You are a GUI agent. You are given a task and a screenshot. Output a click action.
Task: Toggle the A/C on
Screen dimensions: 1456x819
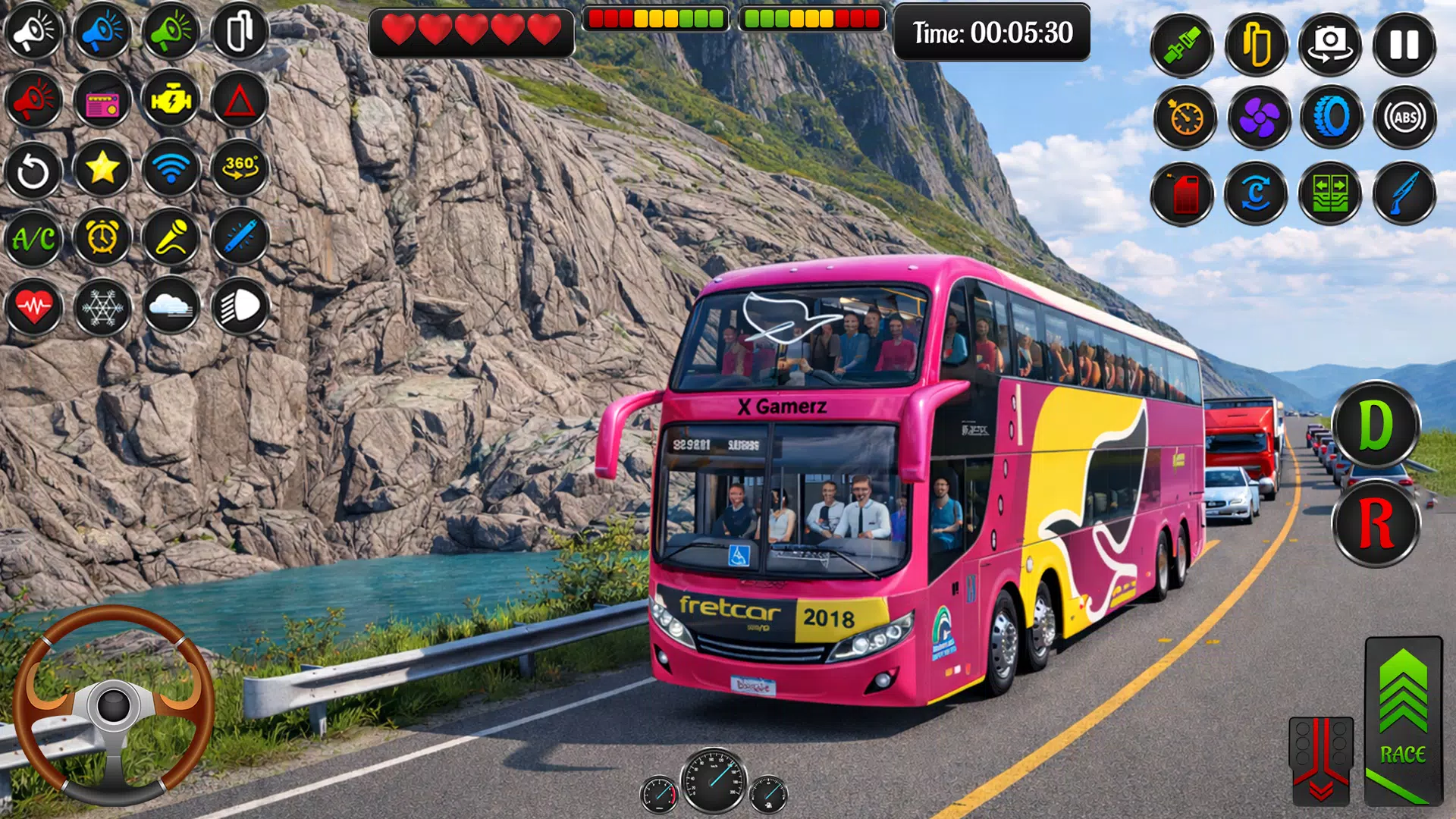[34, 237]
